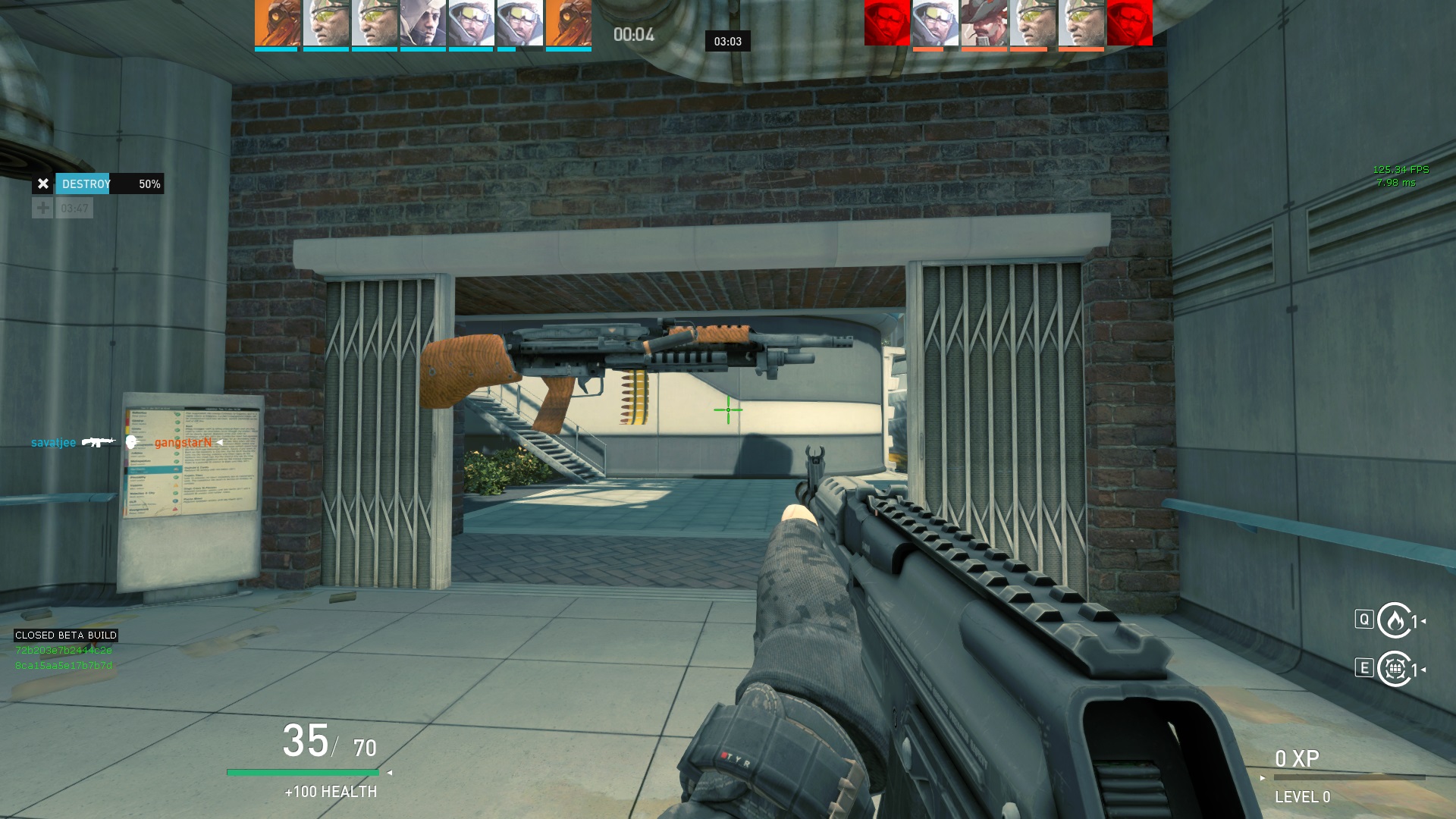Click gangstarN's name in the kill feed

point(183,443)
